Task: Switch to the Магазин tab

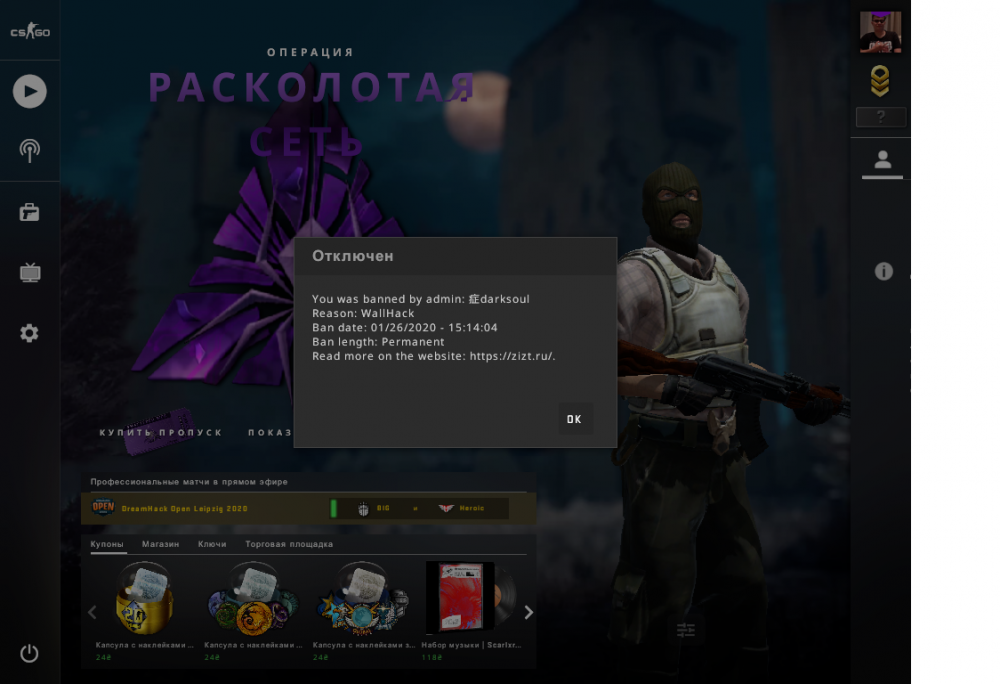Action: click(160, 544)
